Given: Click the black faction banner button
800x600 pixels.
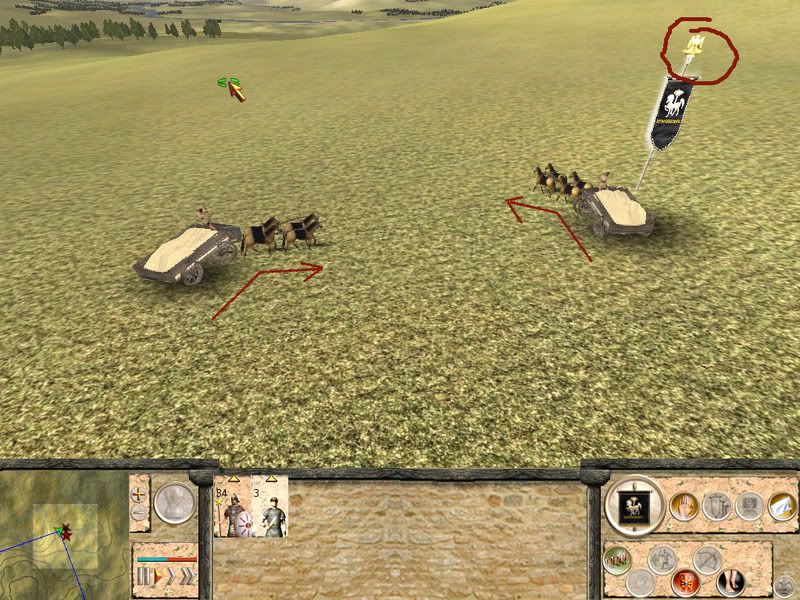Looking at the screenshot, I should 633,506.
